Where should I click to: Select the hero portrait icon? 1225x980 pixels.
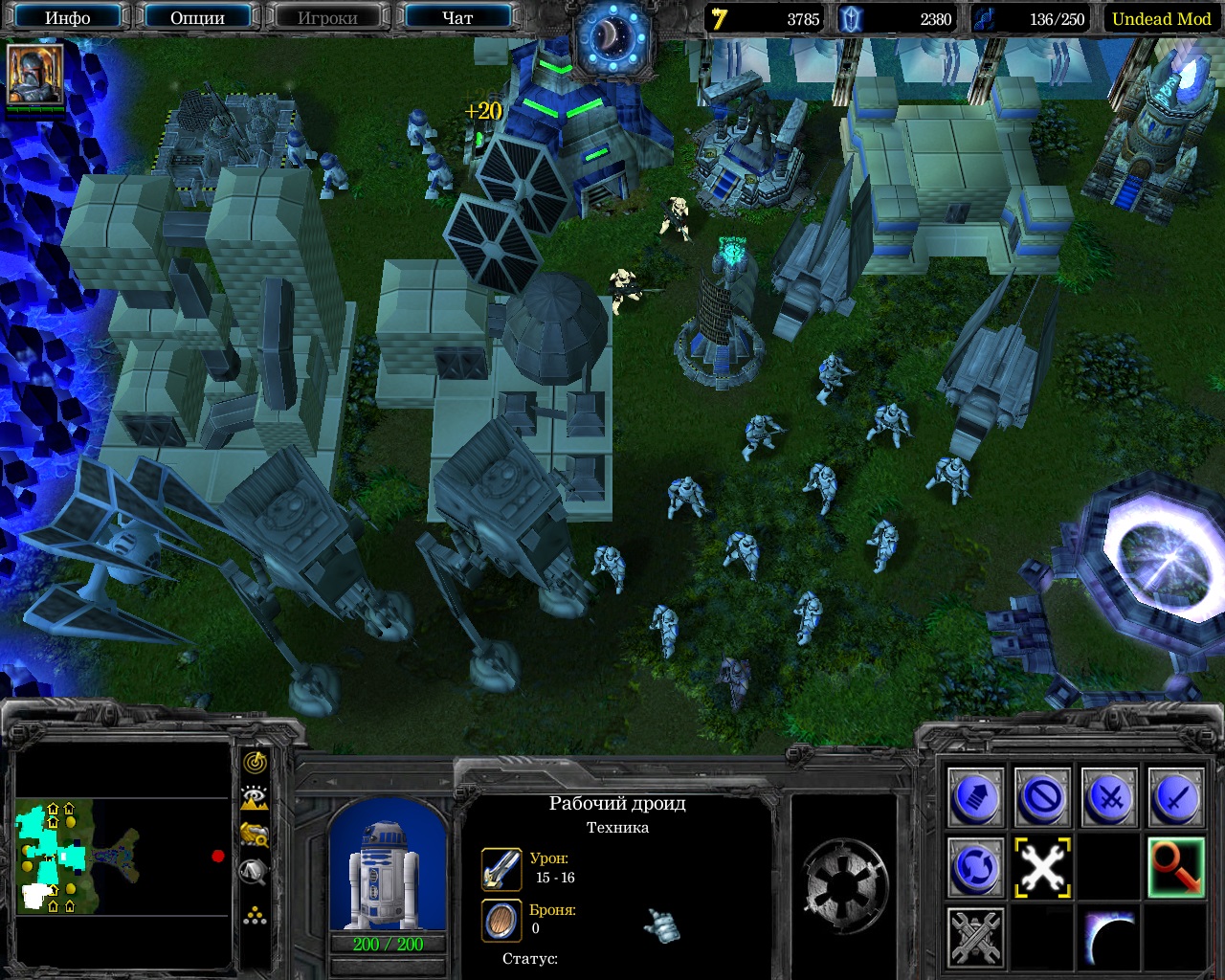35,74
